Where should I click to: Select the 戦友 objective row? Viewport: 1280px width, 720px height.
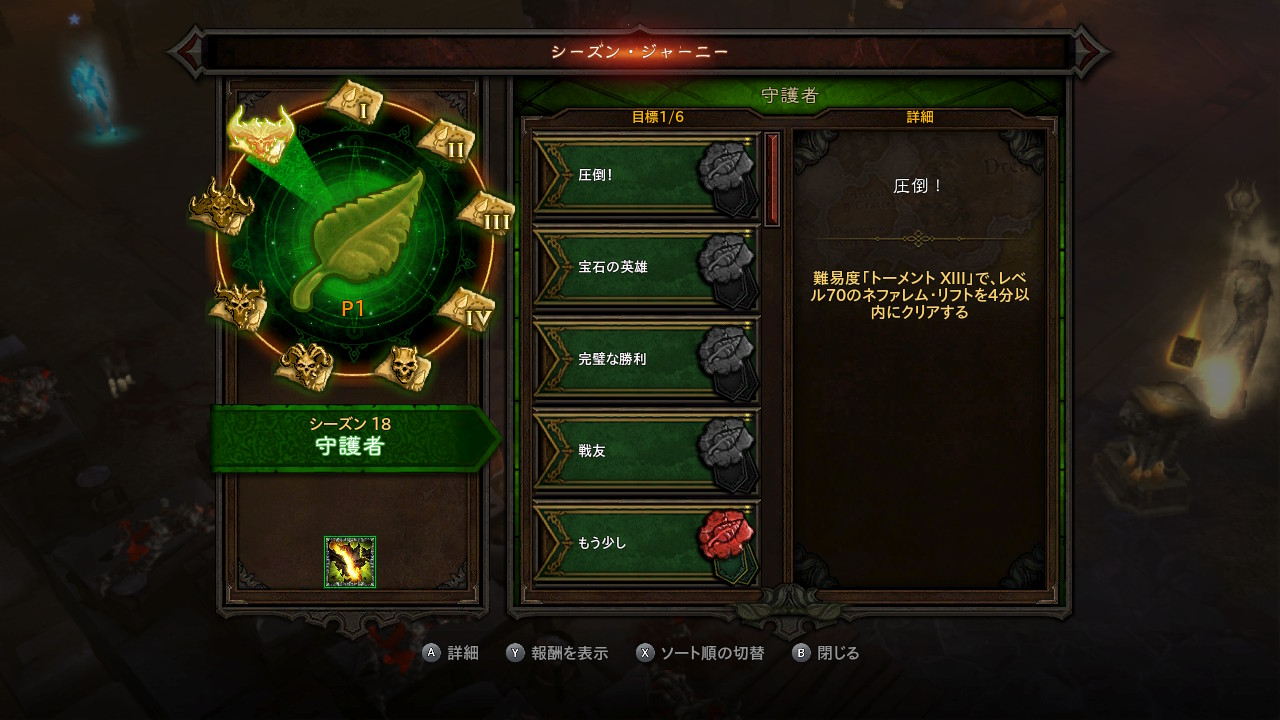point(646,451)
